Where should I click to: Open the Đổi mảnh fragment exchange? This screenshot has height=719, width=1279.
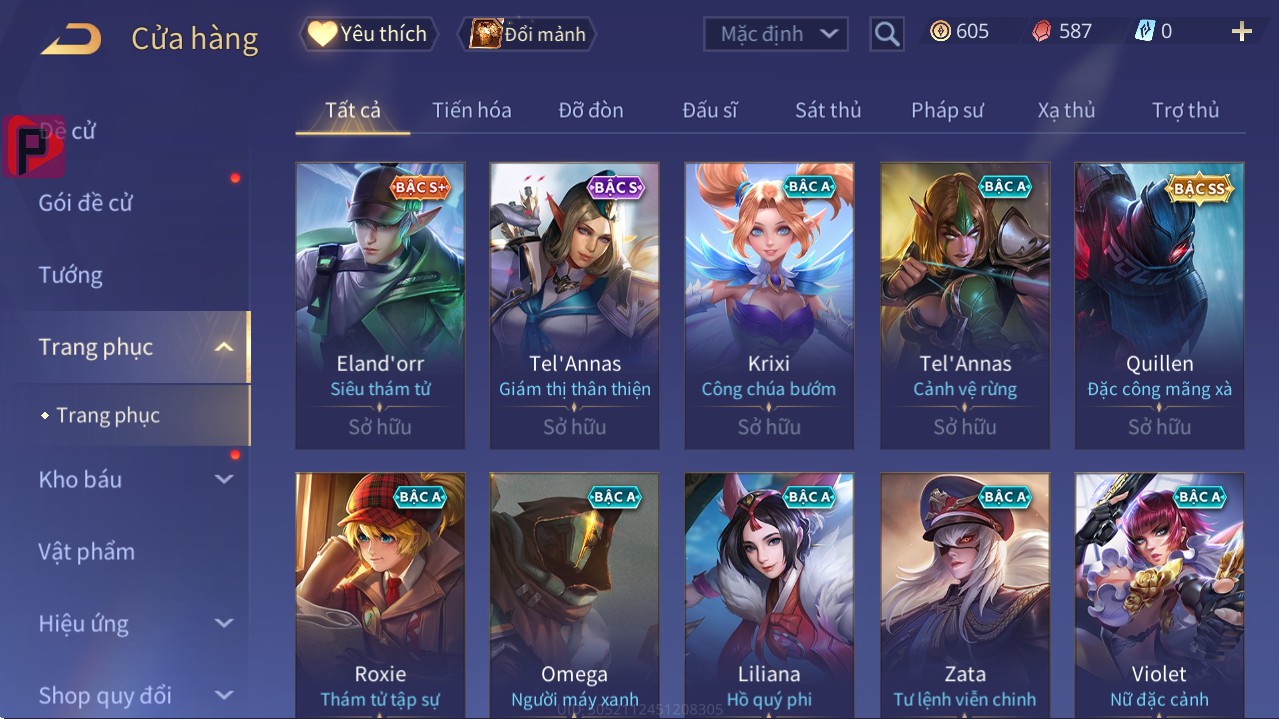[x=528, y=34]
